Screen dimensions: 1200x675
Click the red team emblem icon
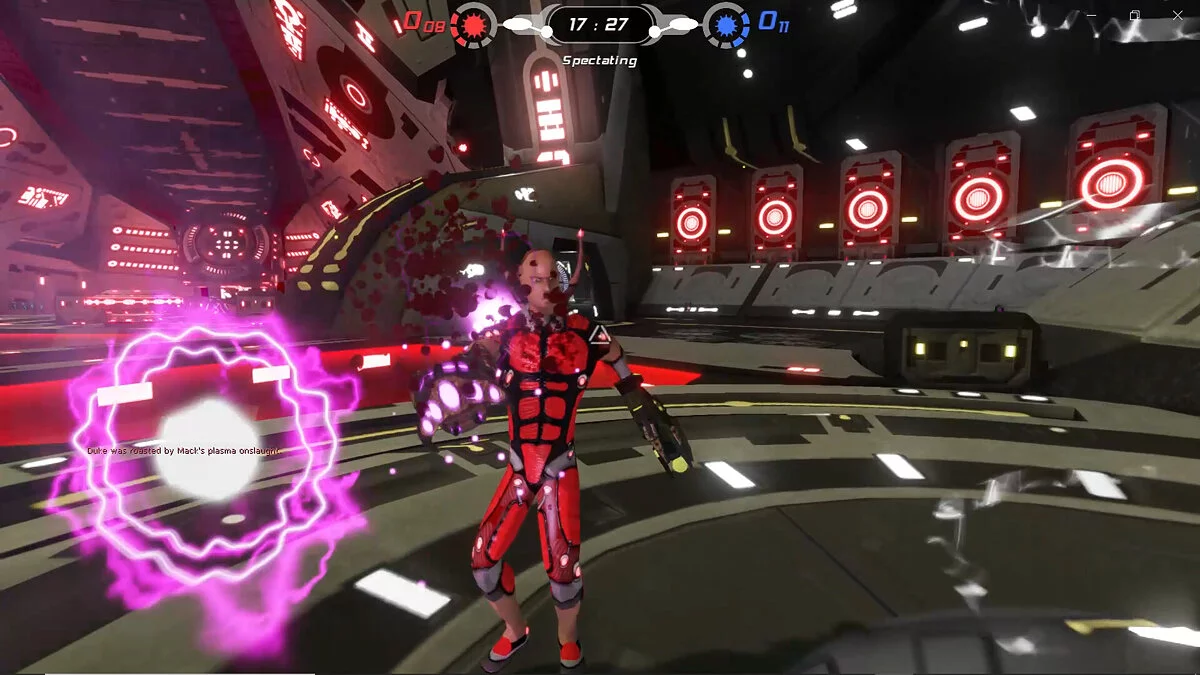[x=473, y=24]
